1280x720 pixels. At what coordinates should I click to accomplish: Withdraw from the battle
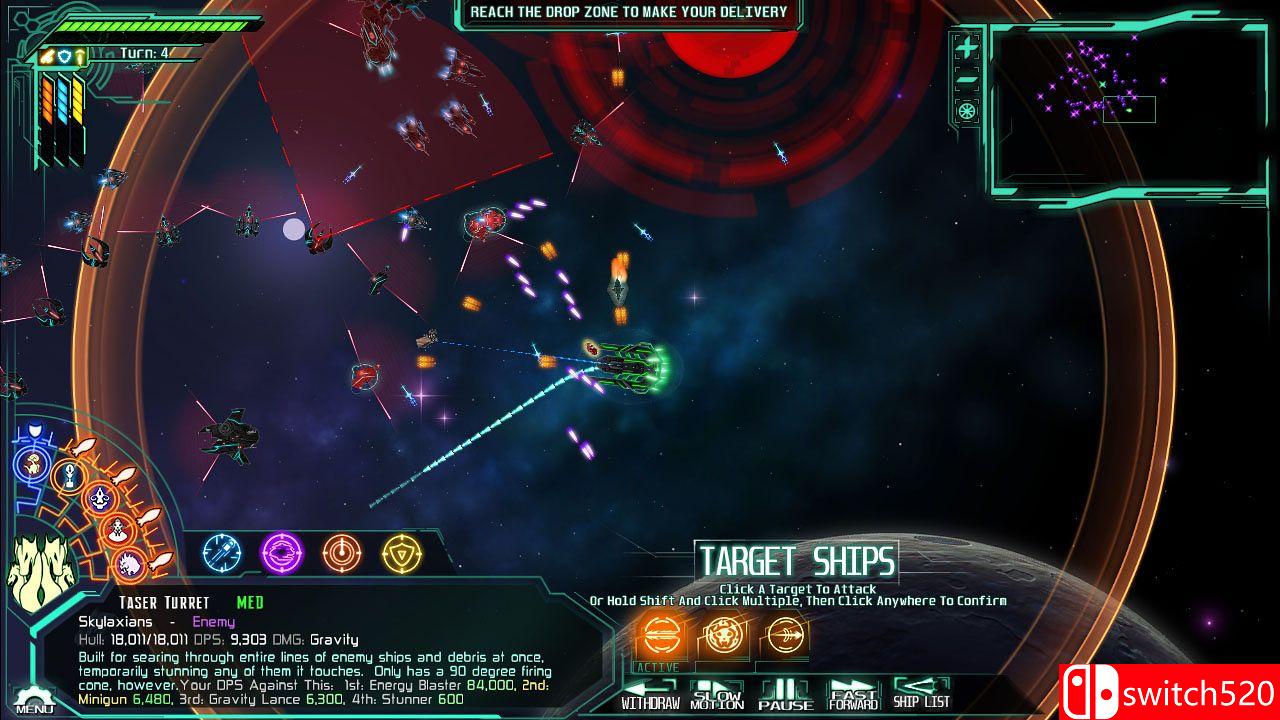point(650,695)
